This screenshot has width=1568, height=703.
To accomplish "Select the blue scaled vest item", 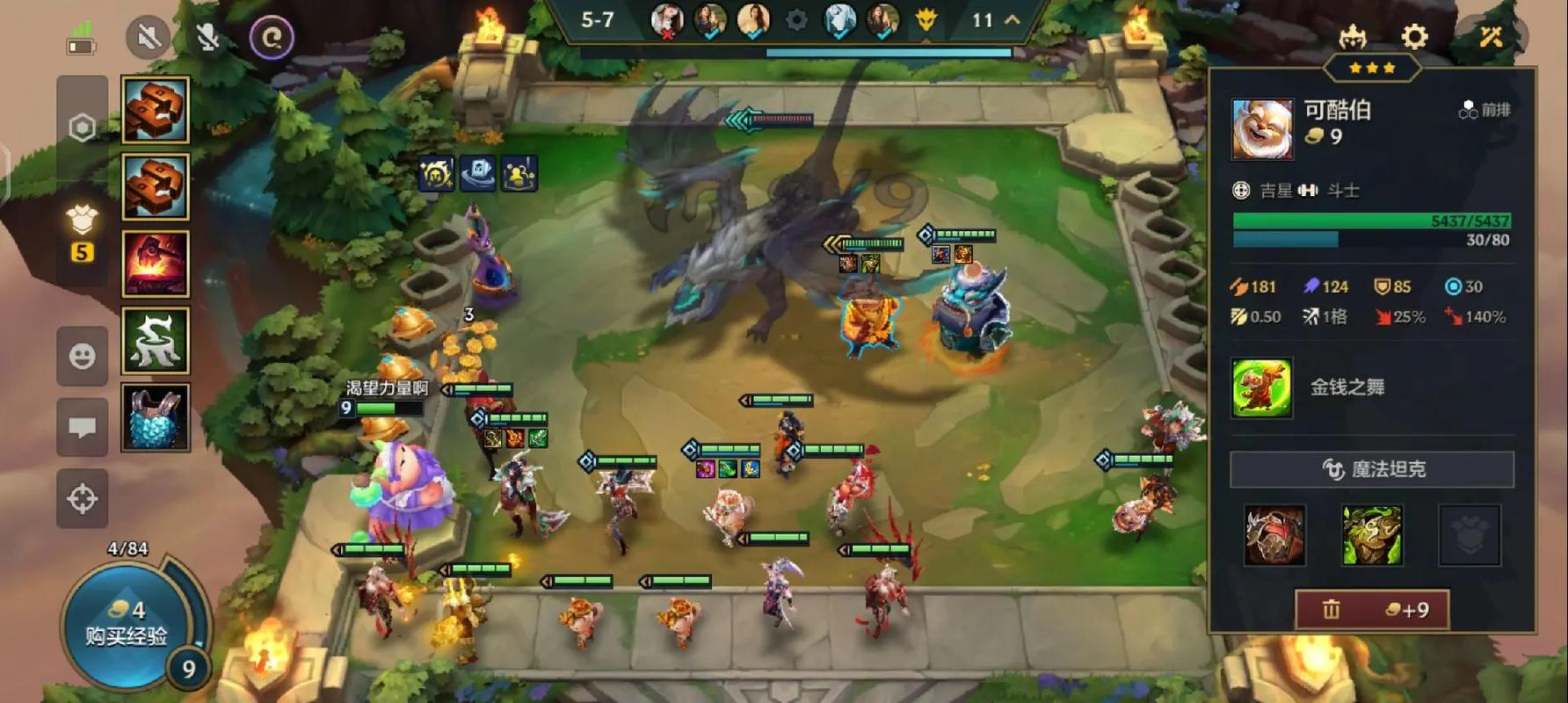I will tap(155, 417).
